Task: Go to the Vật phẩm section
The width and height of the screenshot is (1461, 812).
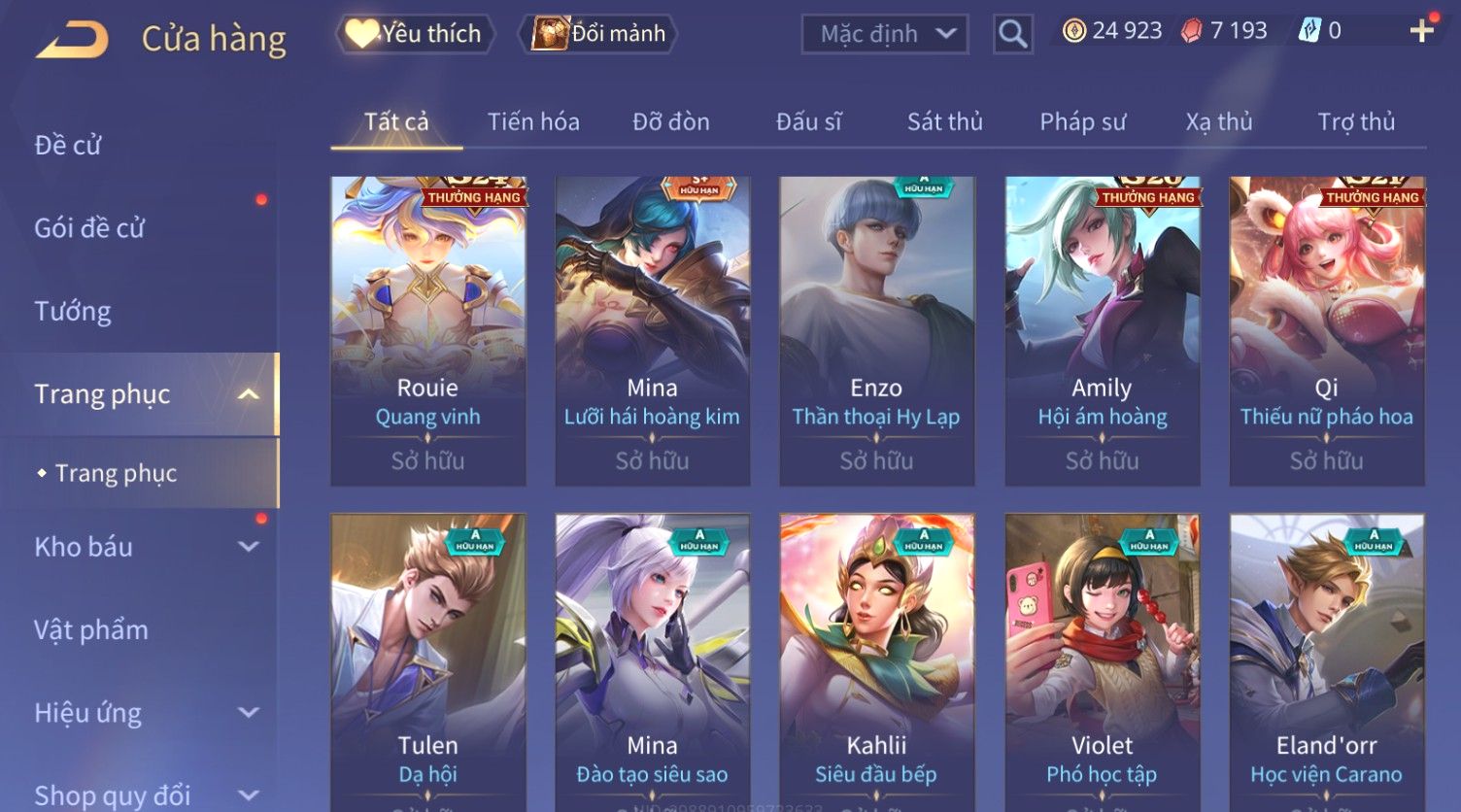Action: click(91, 630)
